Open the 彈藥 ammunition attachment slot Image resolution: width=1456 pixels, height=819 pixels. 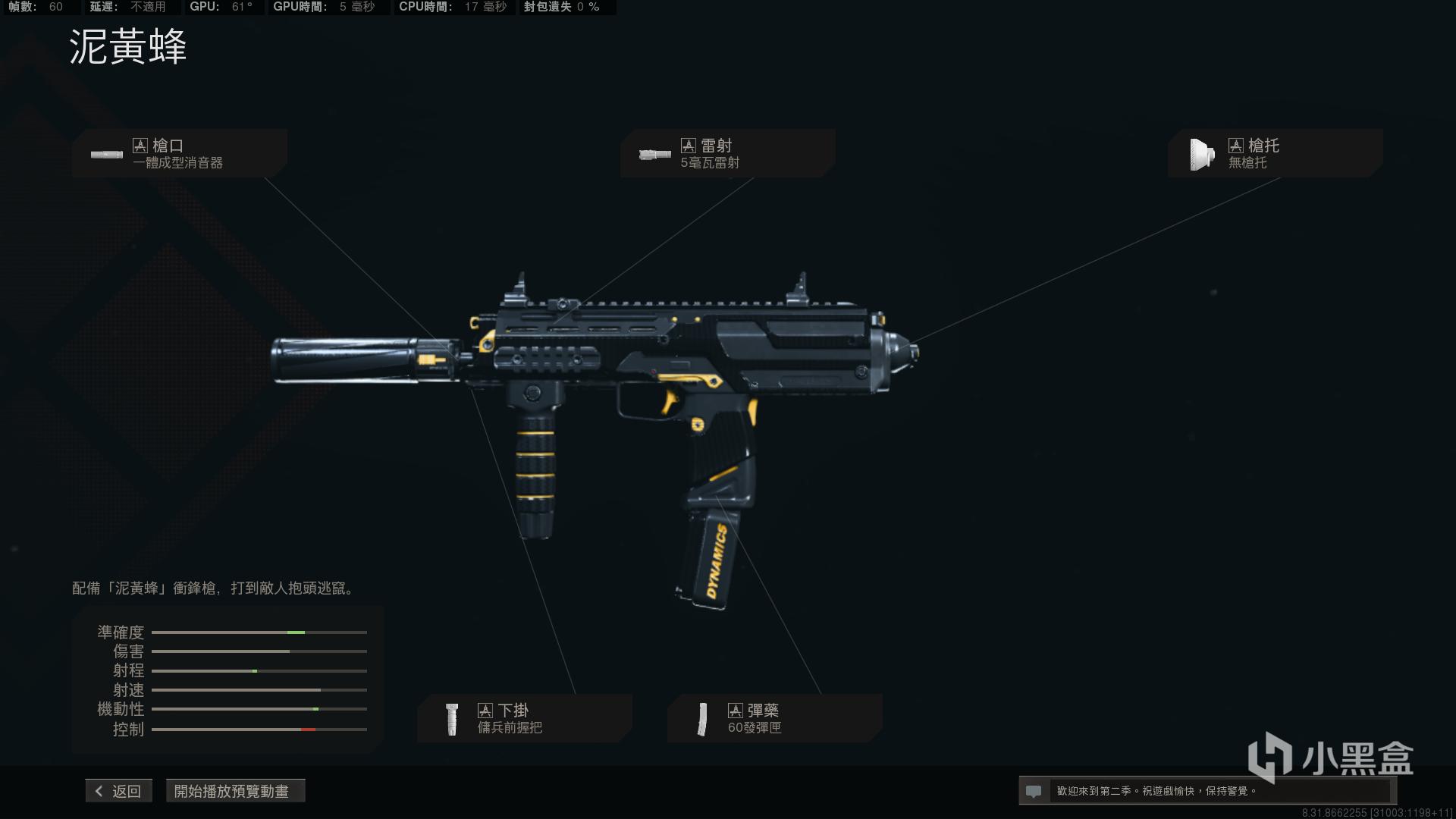pyautogui.click(x=774, y=718)
